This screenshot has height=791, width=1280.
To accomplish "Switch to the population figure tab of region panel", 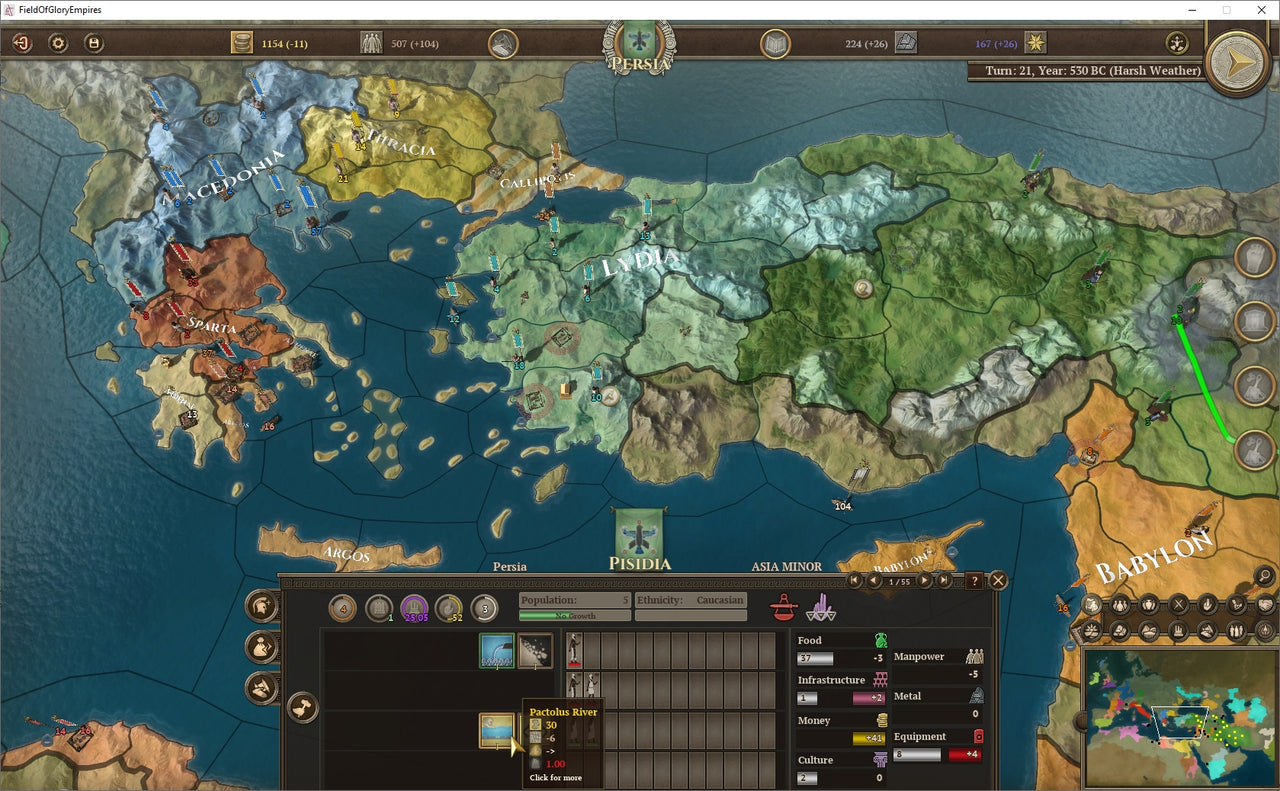I will pyautogui.click(x=259, y=647).
